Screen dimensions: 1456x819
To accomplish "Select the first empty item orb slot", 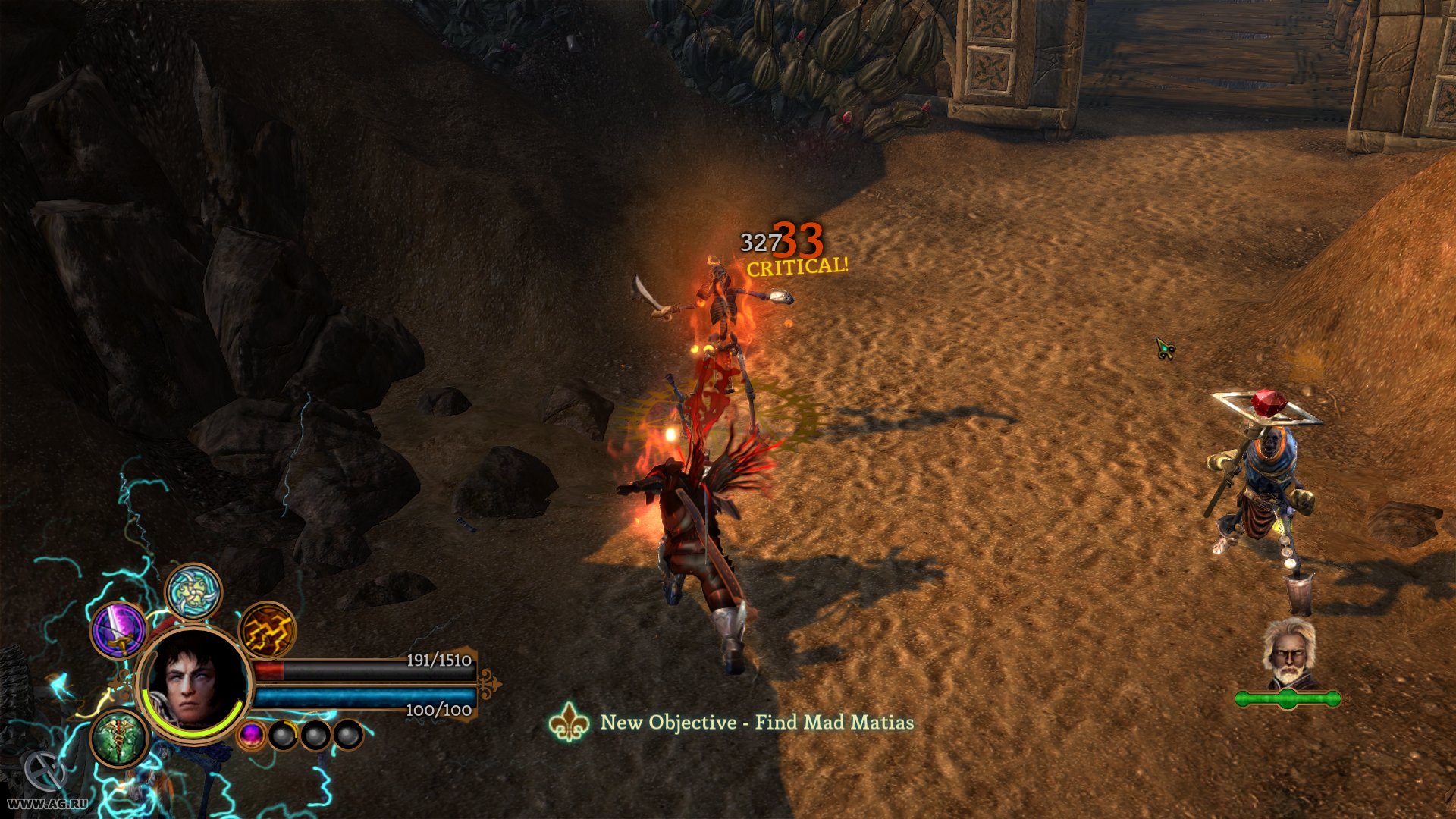I will [x=284, y=736].
